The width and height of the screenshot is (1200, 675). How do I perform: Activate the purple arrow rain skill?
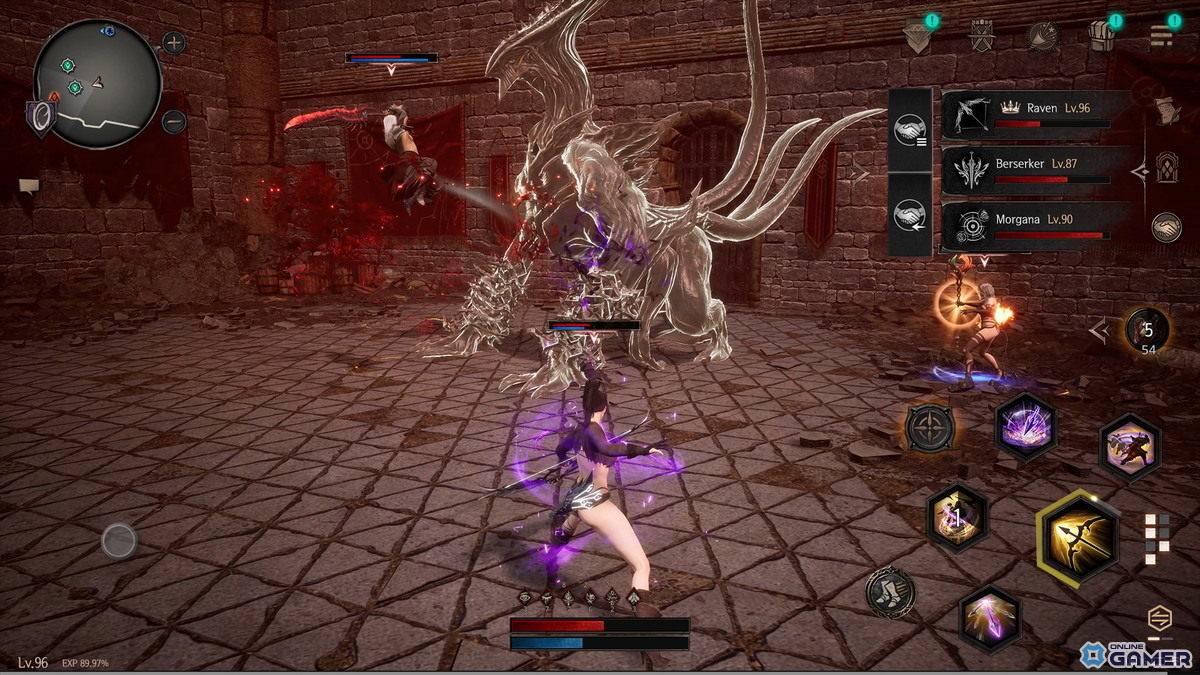[1026, 426]
